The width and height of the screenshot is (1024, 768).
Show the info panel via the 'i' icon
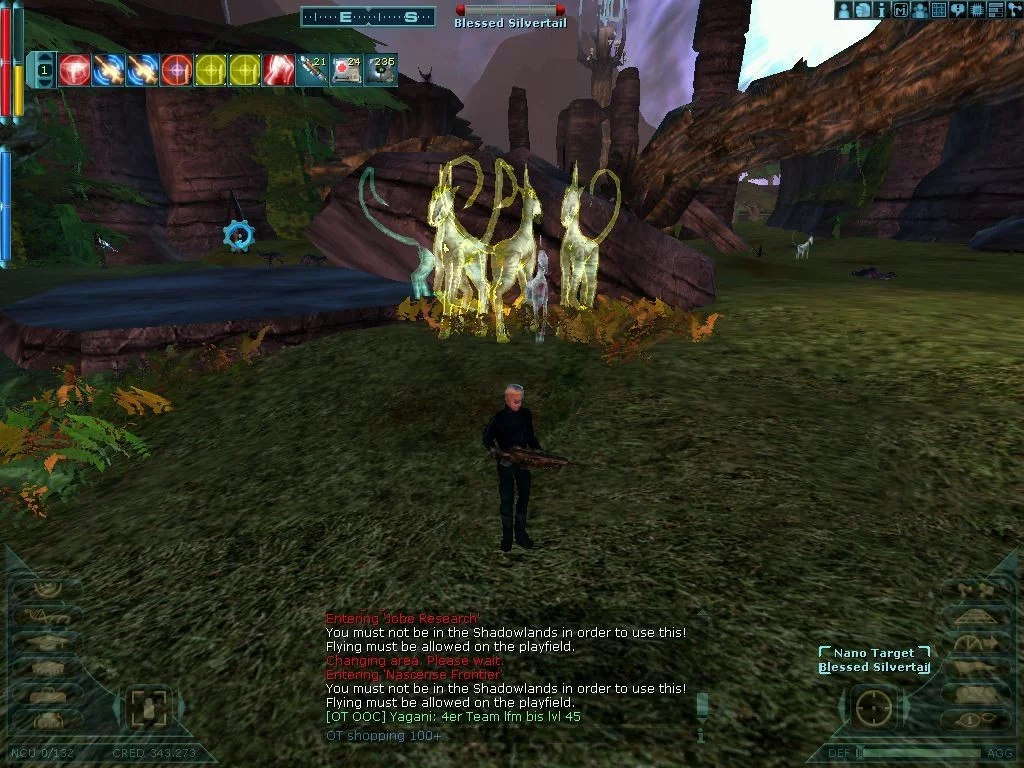pyautogui.click(x=881, y=10)
